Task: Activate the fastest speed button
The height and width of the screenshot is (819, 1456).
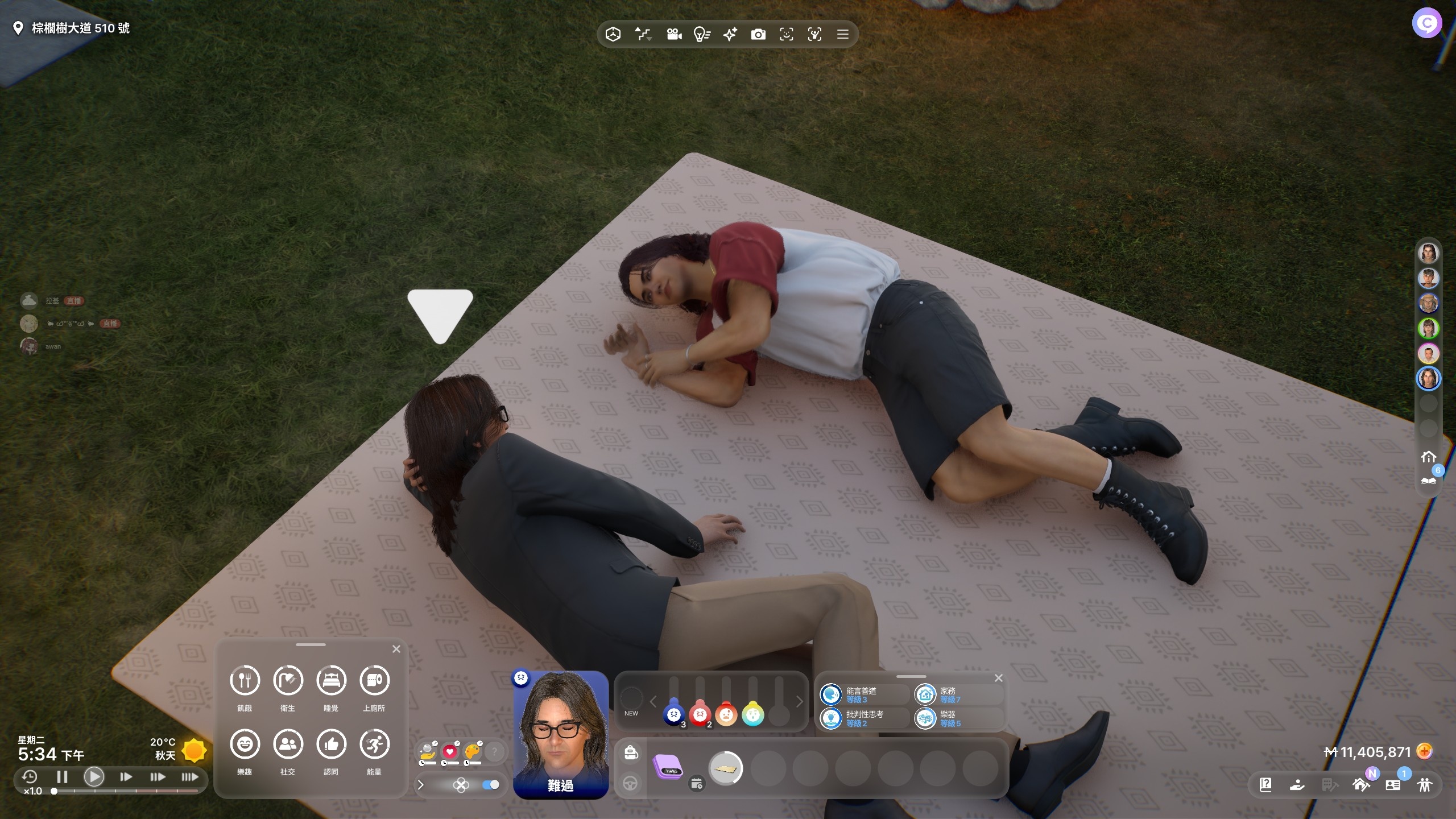Action: tap(189, 777)
